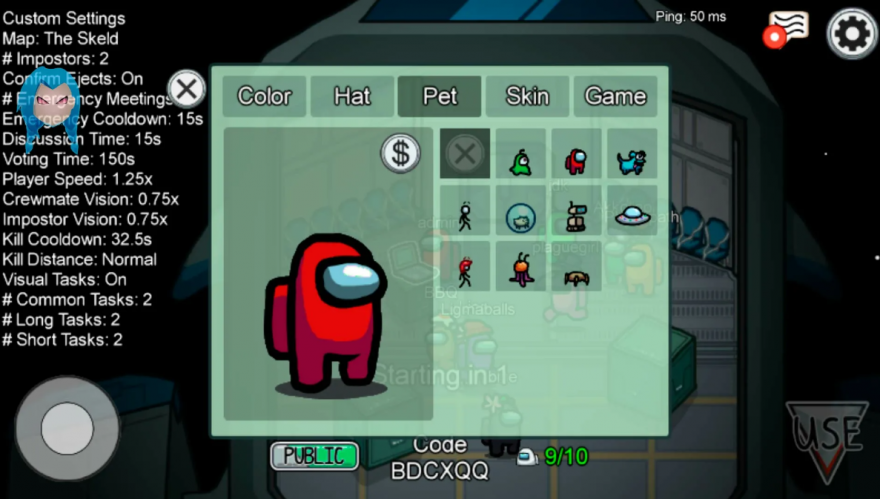Pick the red mini crewmate pet
This screenshot has width=880, height=499.
(576, 159)
